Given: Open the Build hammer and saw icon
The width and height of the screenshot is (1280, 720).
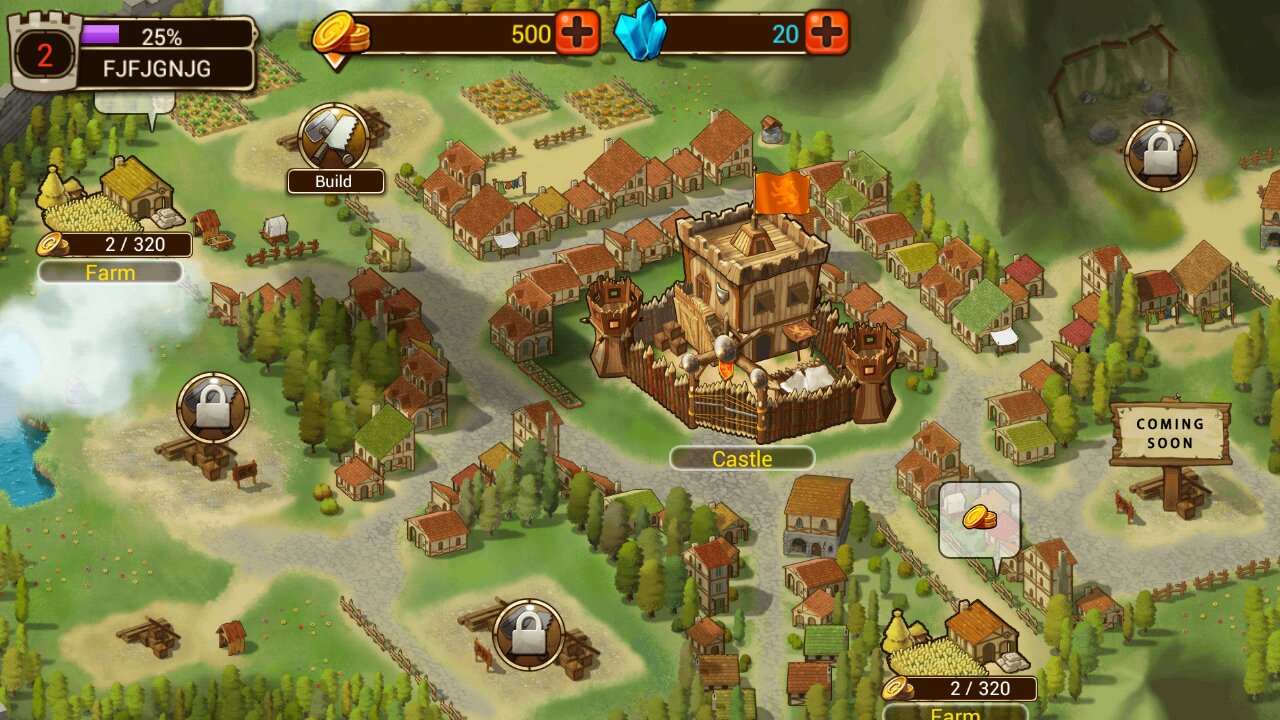Looking at the screenshot, I should pos(334,138).
